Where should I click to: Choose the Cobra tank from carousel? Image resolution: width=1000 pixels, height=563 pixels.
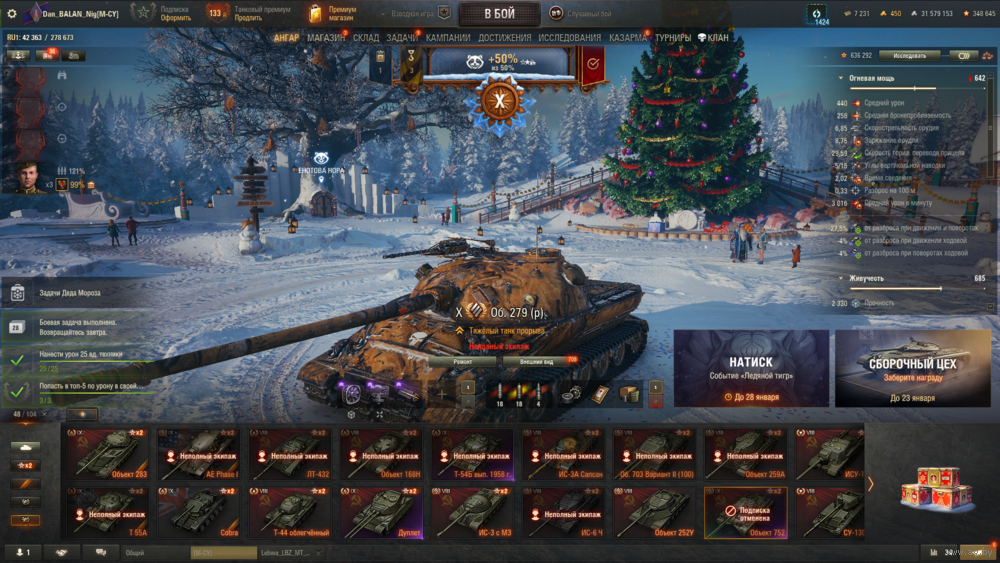198,511
